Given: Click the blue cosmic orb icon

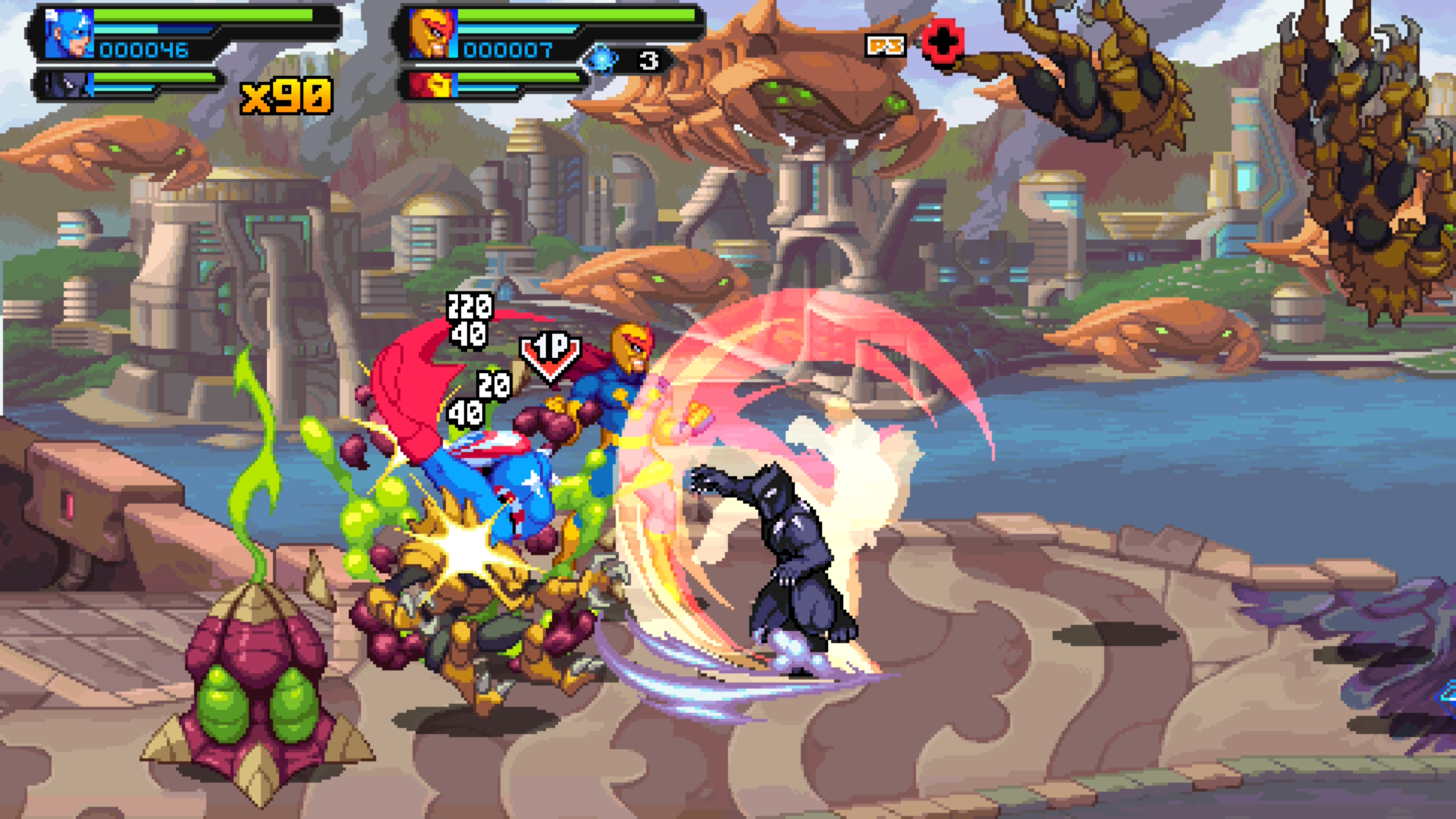Looking at the screenshot, I should click(x=601, y=60).
